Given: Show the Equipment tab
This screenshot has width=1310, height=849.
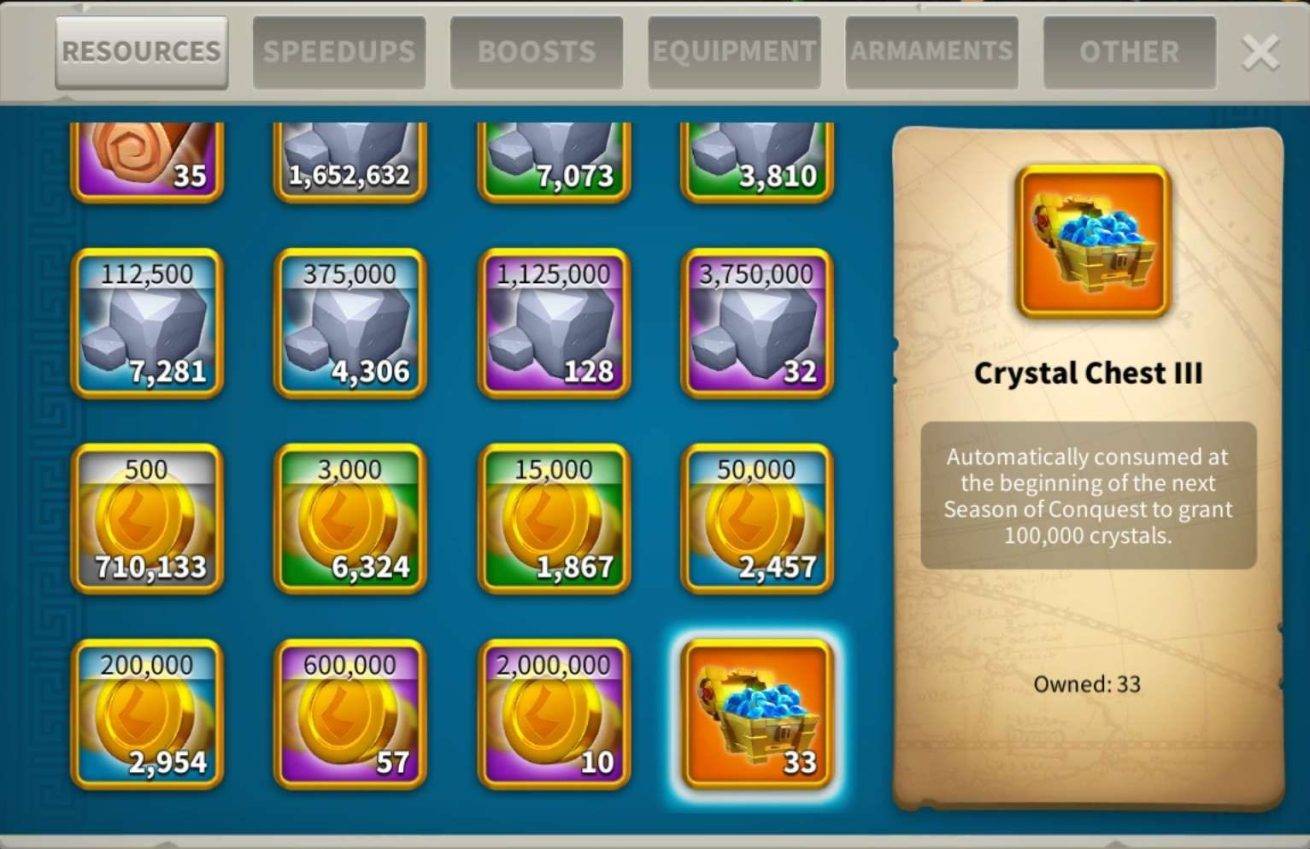Looking at the screenshot, I should (734, 52).
